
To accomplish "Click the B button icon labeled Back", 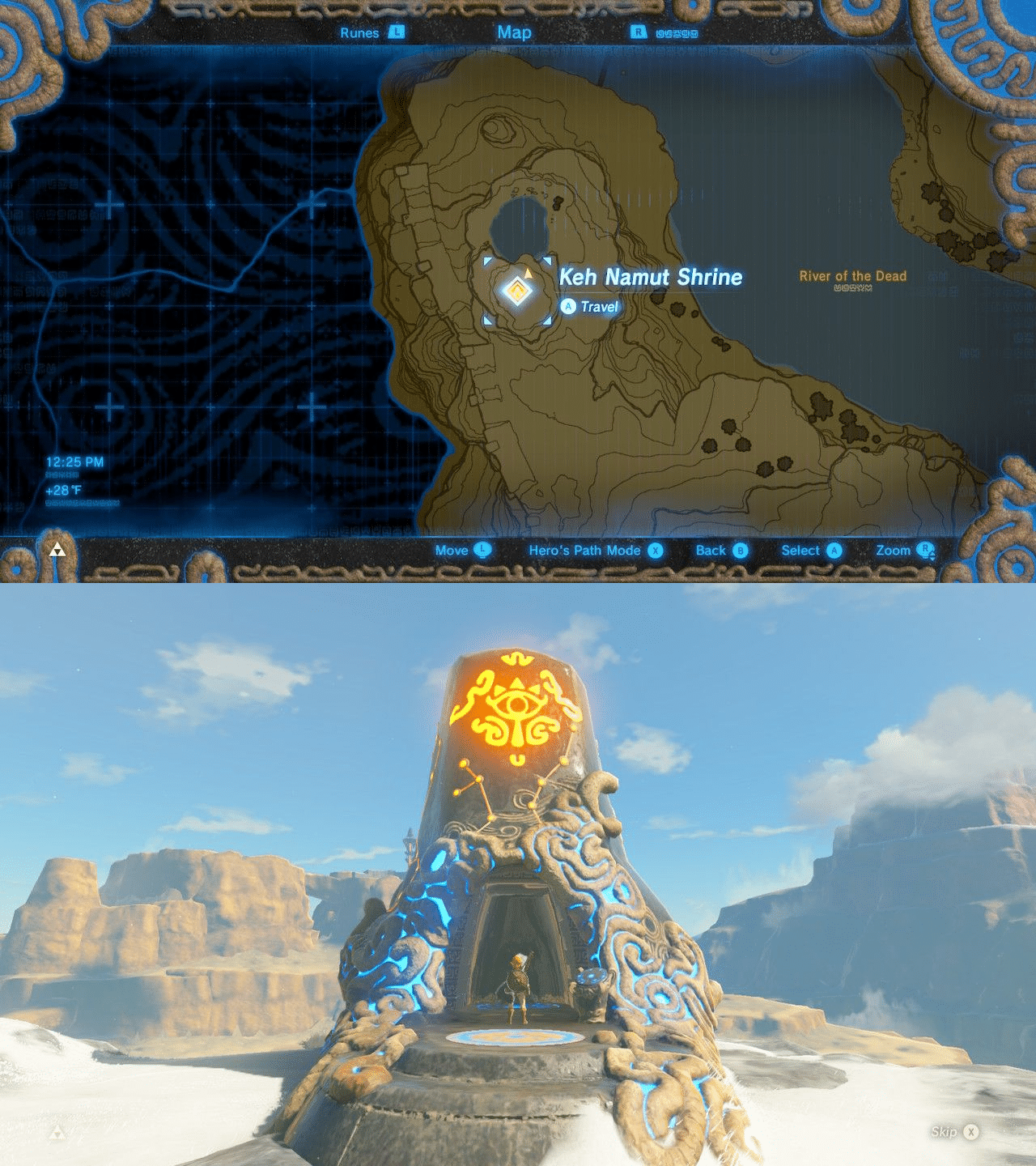I will click(741, 550).
